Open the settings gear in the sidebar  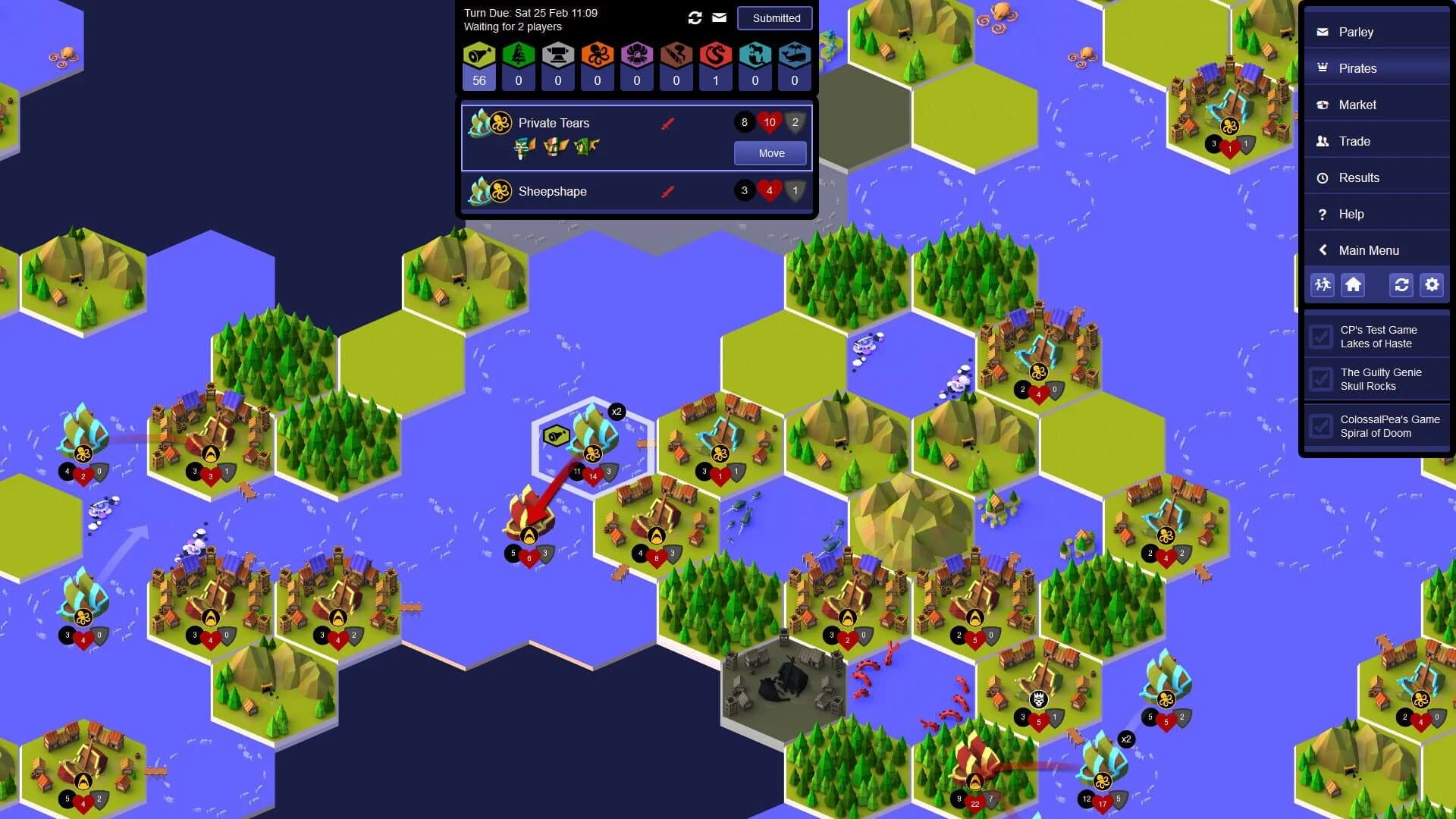[1432, 285]
